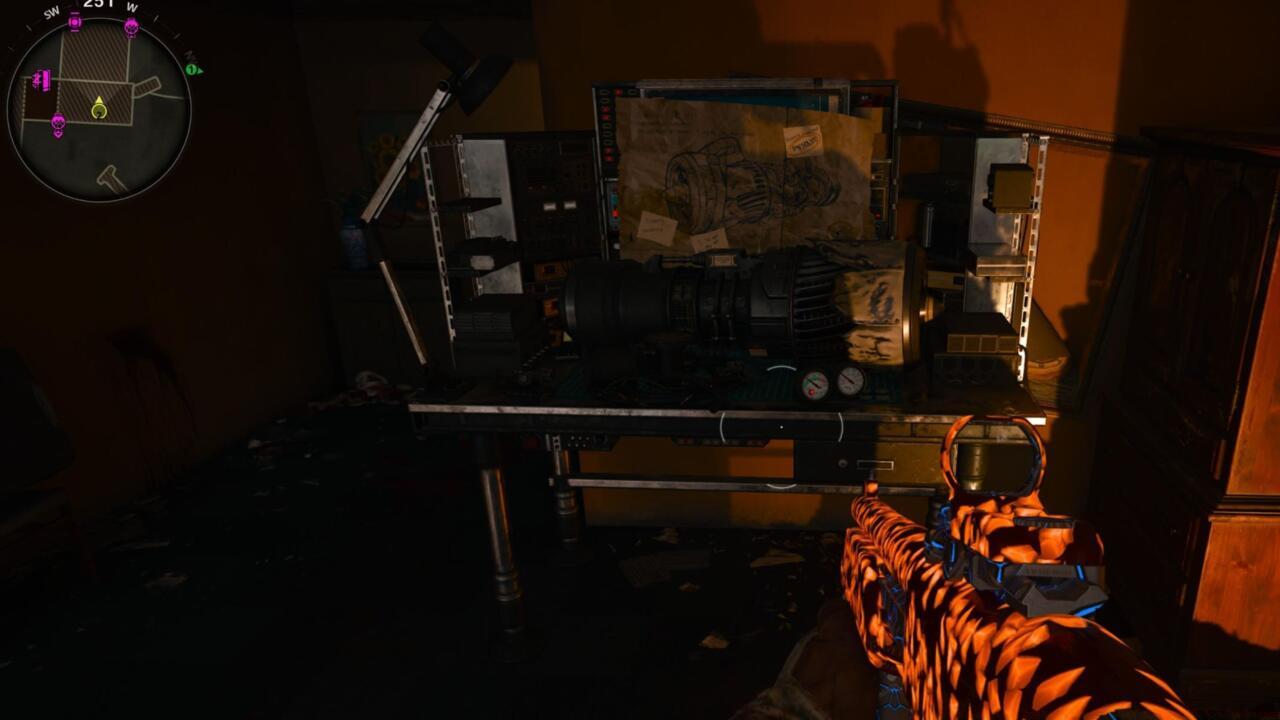The width and height of the screenshot is (1280, 720).
Task: Open the drawer handle under the workbench
Action: (876, 464)
